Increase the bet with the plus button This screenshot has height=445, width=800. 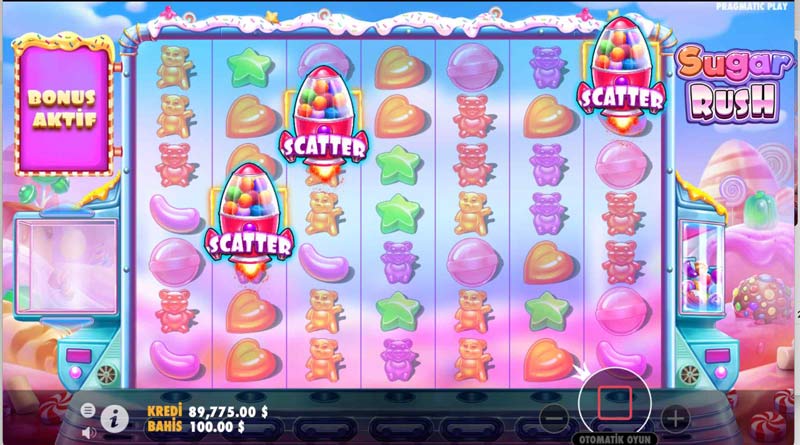[x=676, y=416]
